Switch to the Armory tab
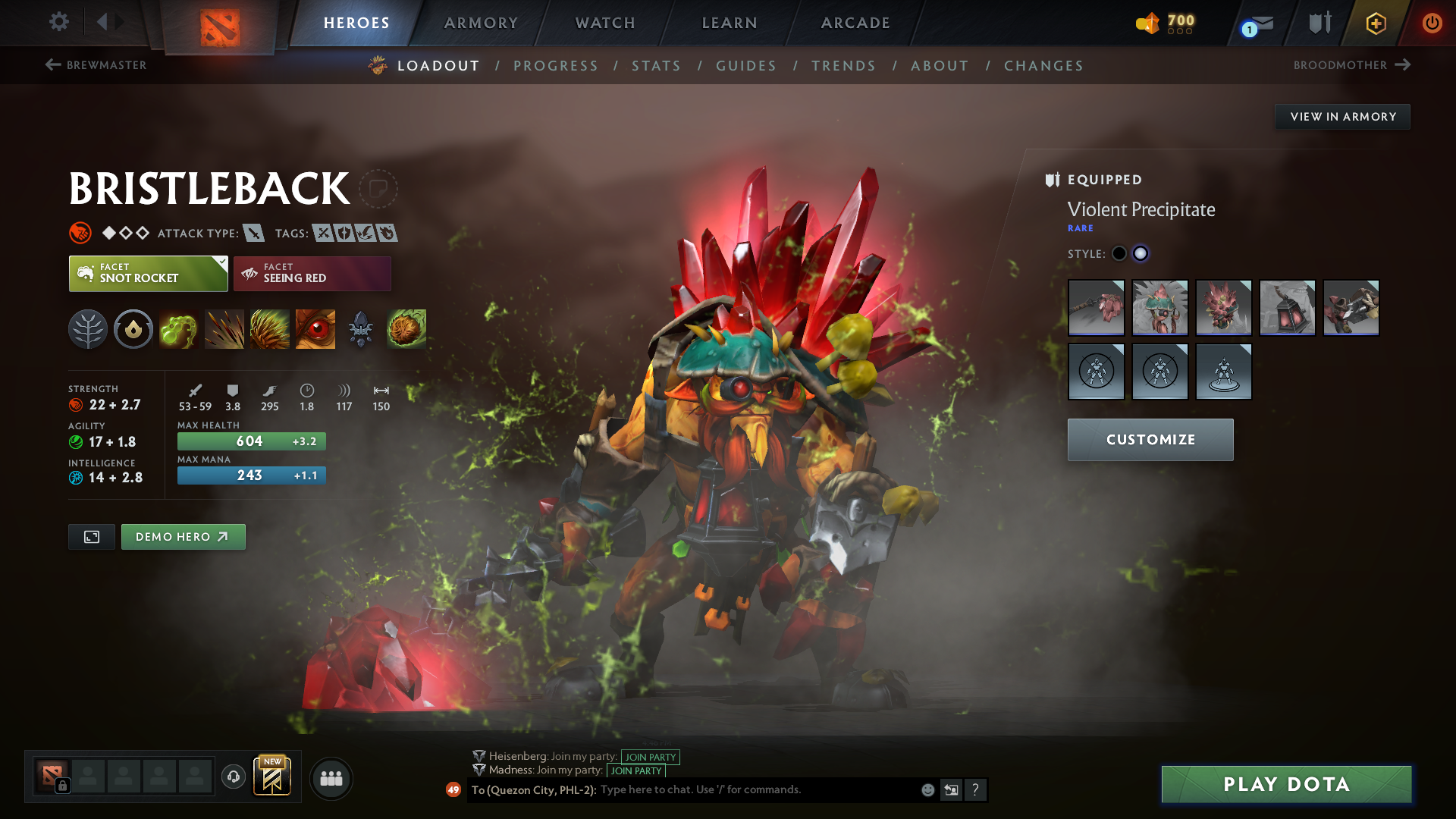Screen dimensions: 1456x819 [481, 23]
